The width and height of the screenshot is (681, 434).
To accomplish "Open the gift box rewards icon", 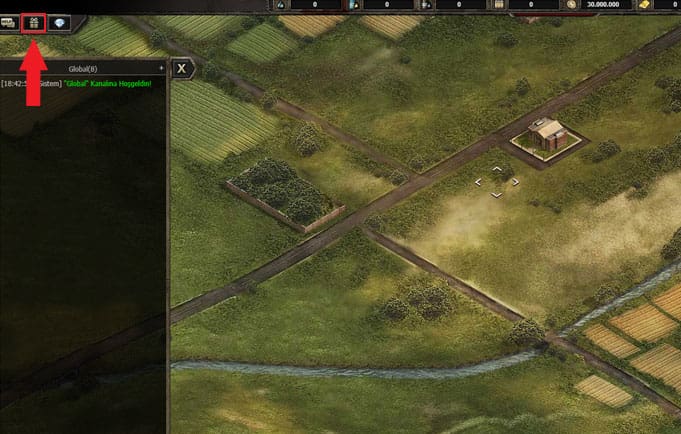I will tap(34, 22).
